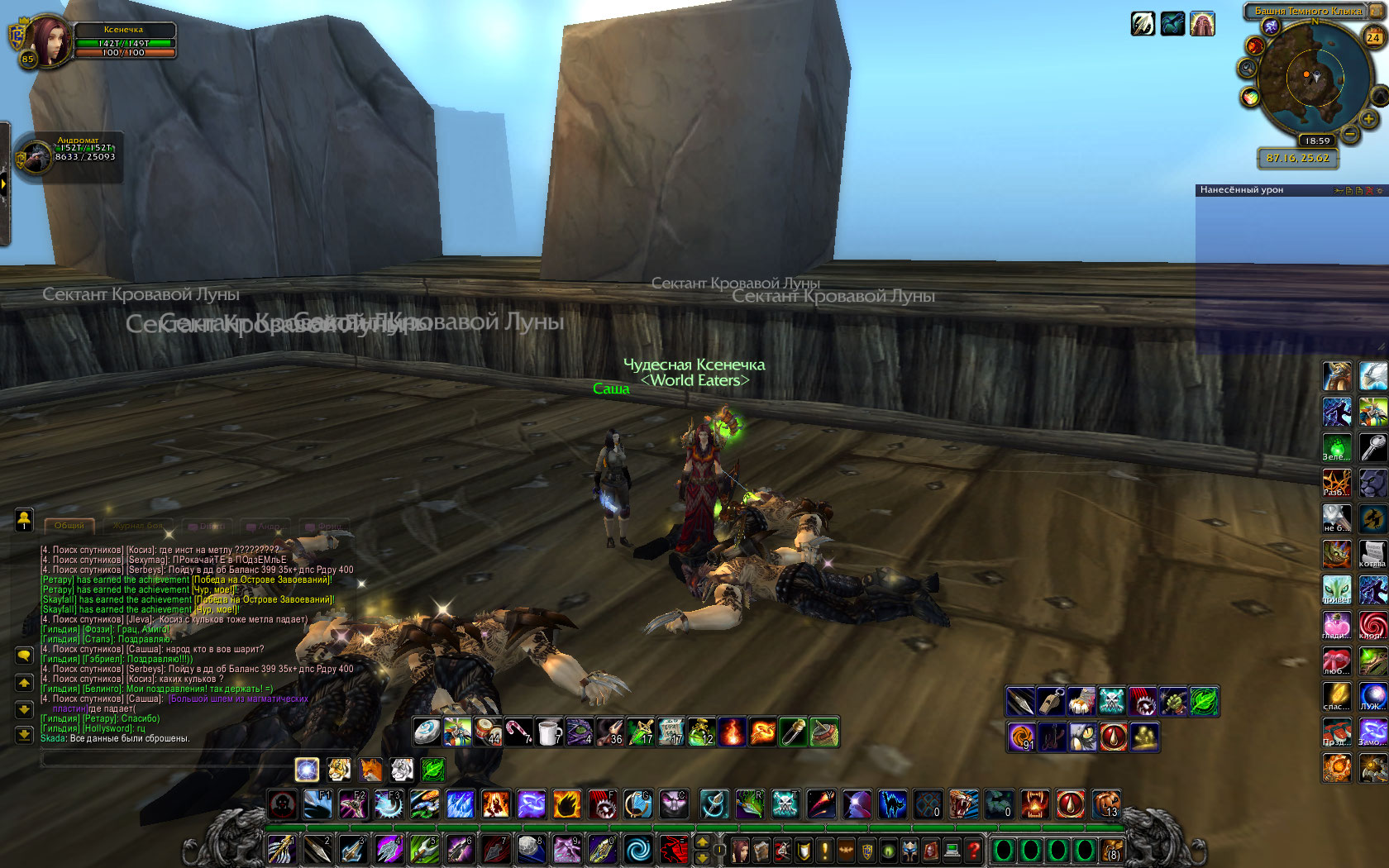Open the calendar button showing 24
1389x868 pixels.
tap(1373, 37)
